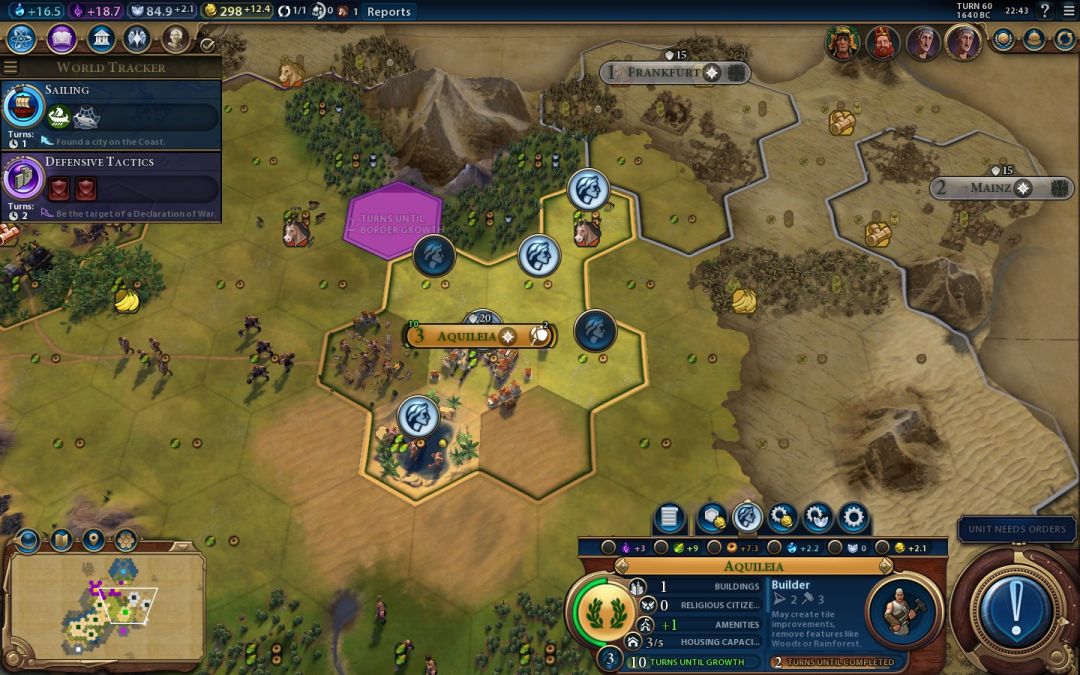Click the Aquileia city banner
This screenshot has height=675, width=1080.
(x=467, y=336)
